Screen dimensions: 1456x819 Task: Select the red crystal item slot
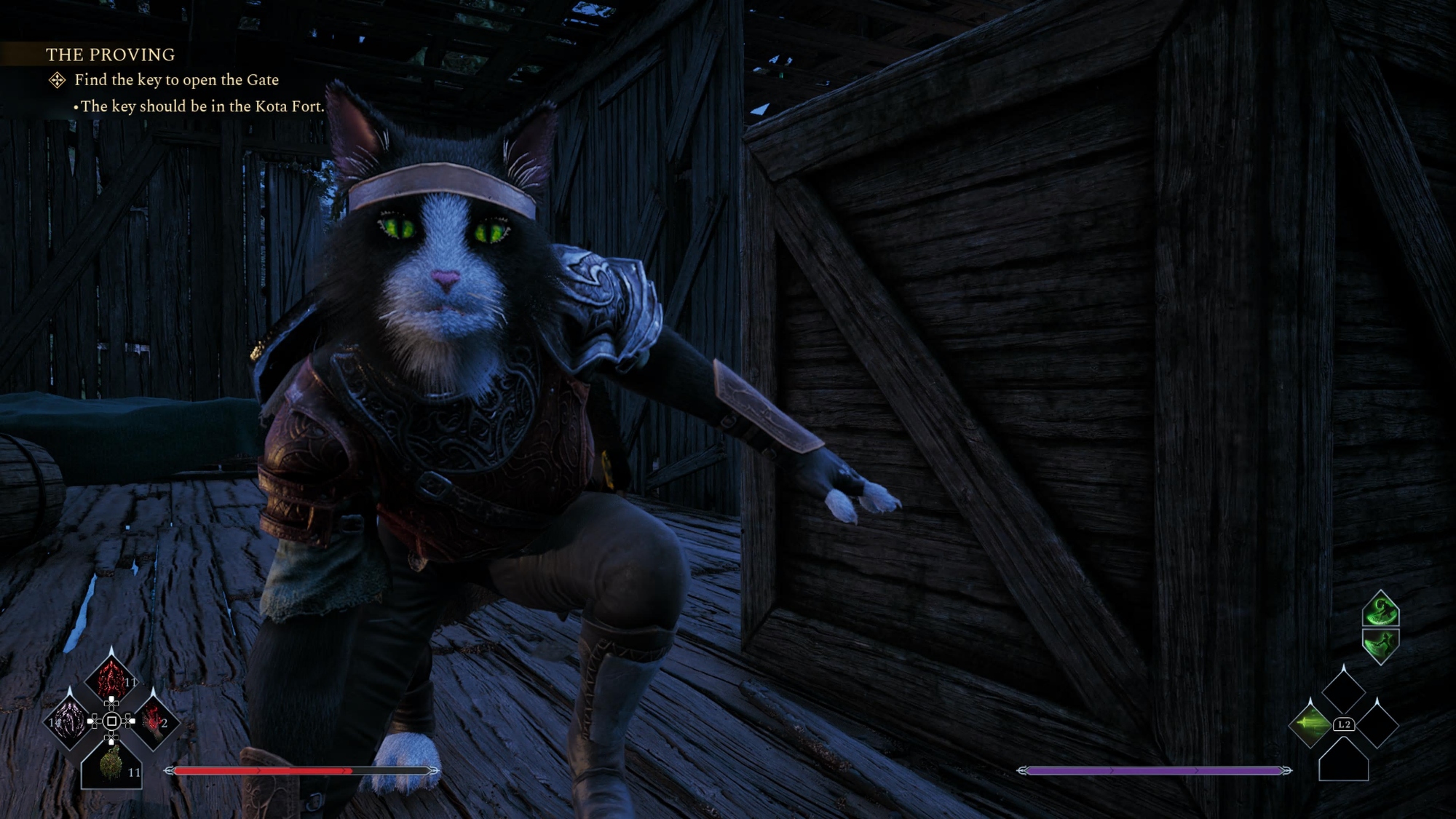[111, 679]
